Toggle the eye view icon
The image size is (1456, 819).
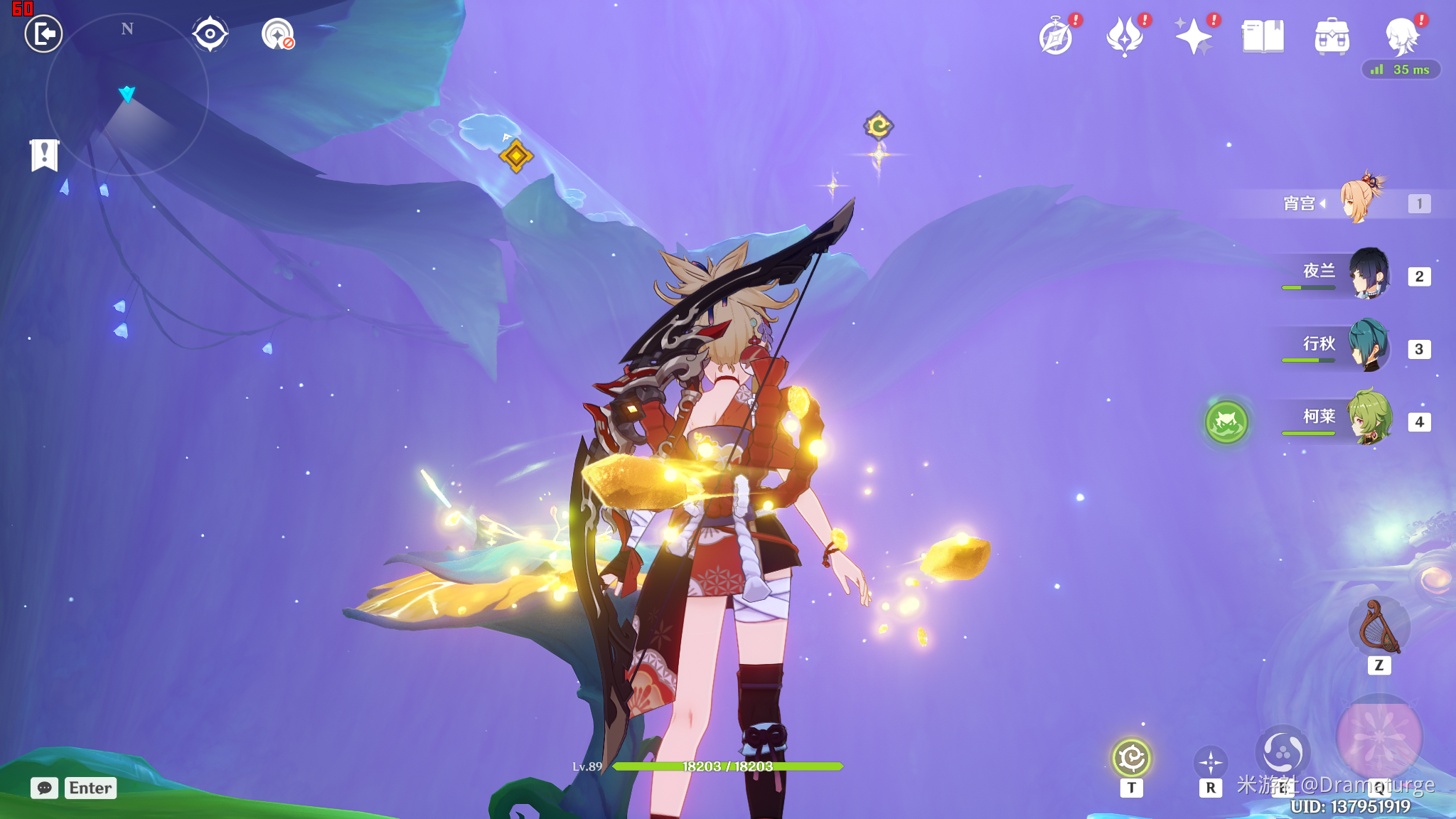(210, 33)
